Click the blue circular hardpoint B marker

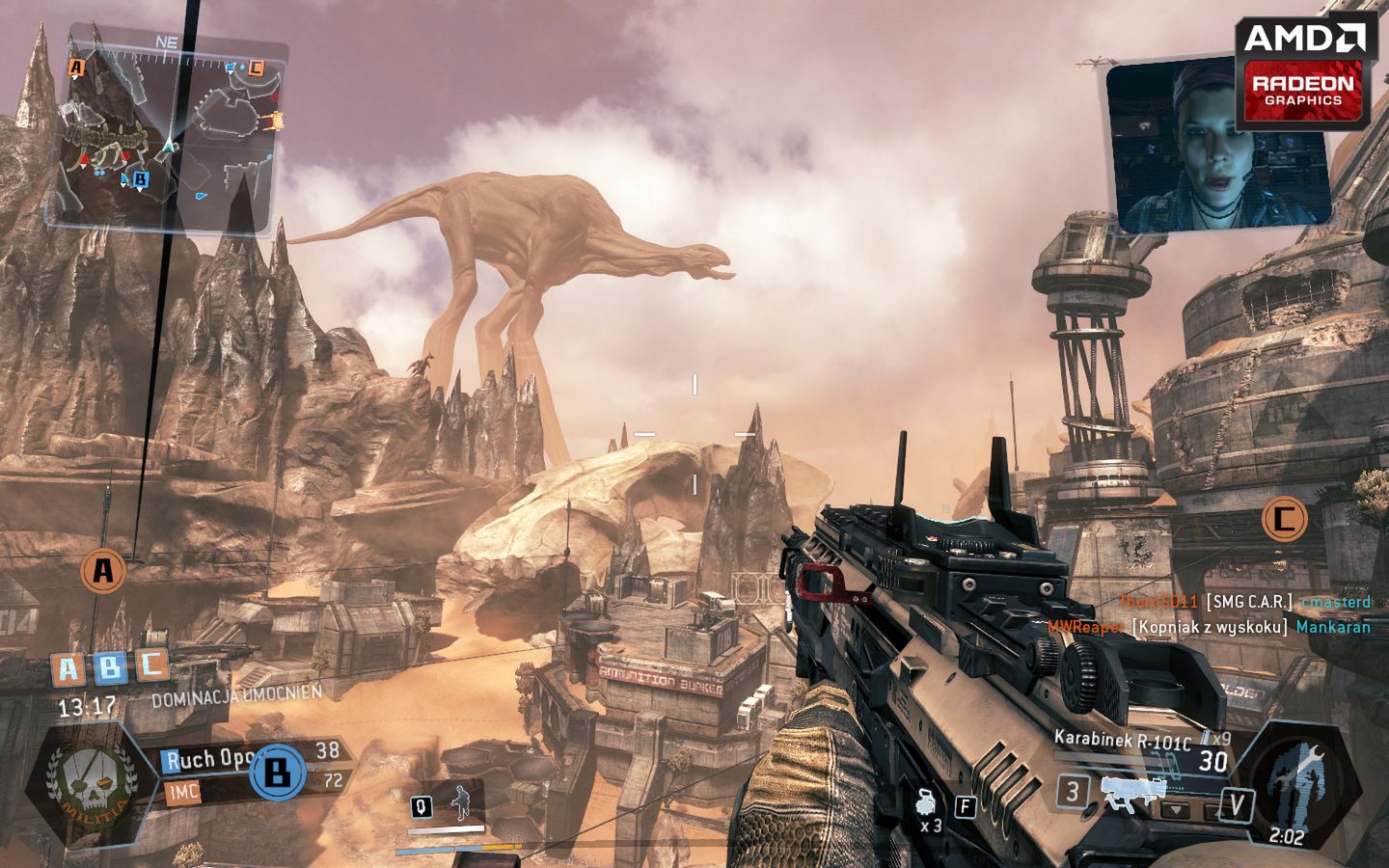279,772
